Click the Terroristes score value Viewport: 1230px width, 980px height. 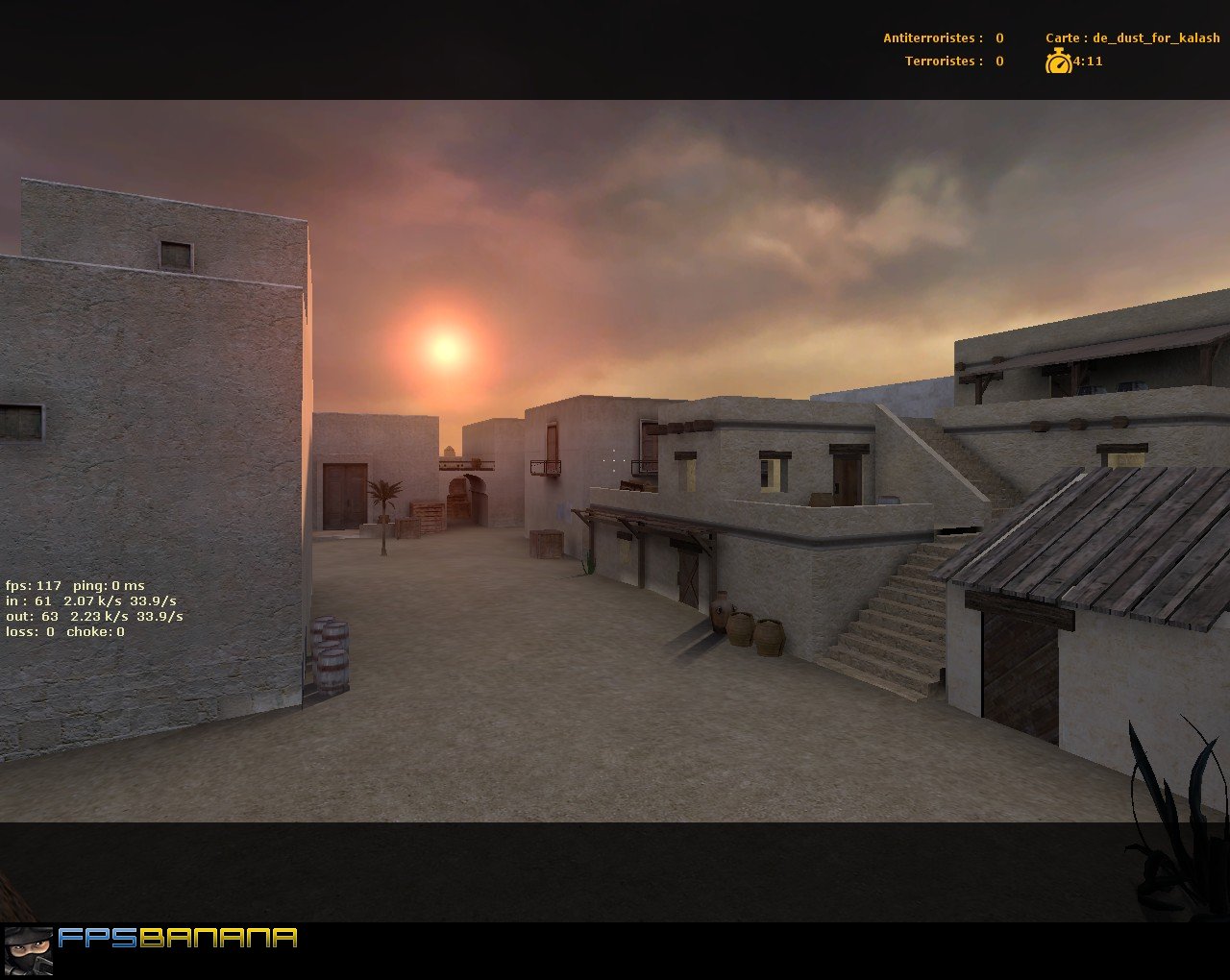point(997,61)
